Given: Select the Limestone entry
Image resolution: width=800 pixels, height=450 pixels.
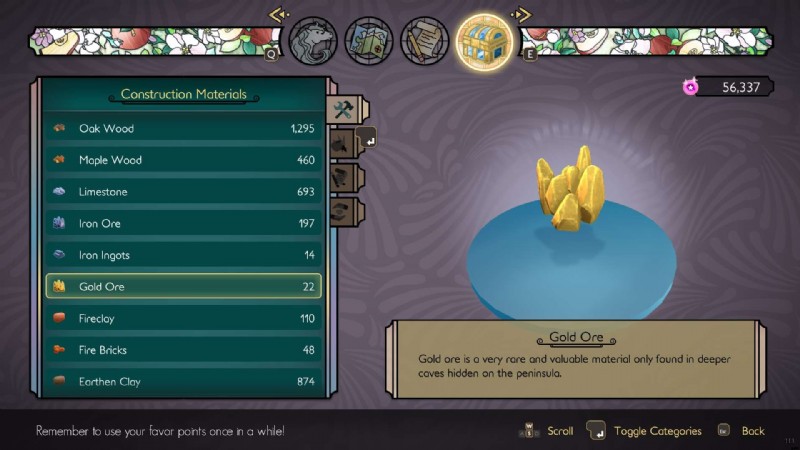Looking at the screenshot, I should (184, 191).
